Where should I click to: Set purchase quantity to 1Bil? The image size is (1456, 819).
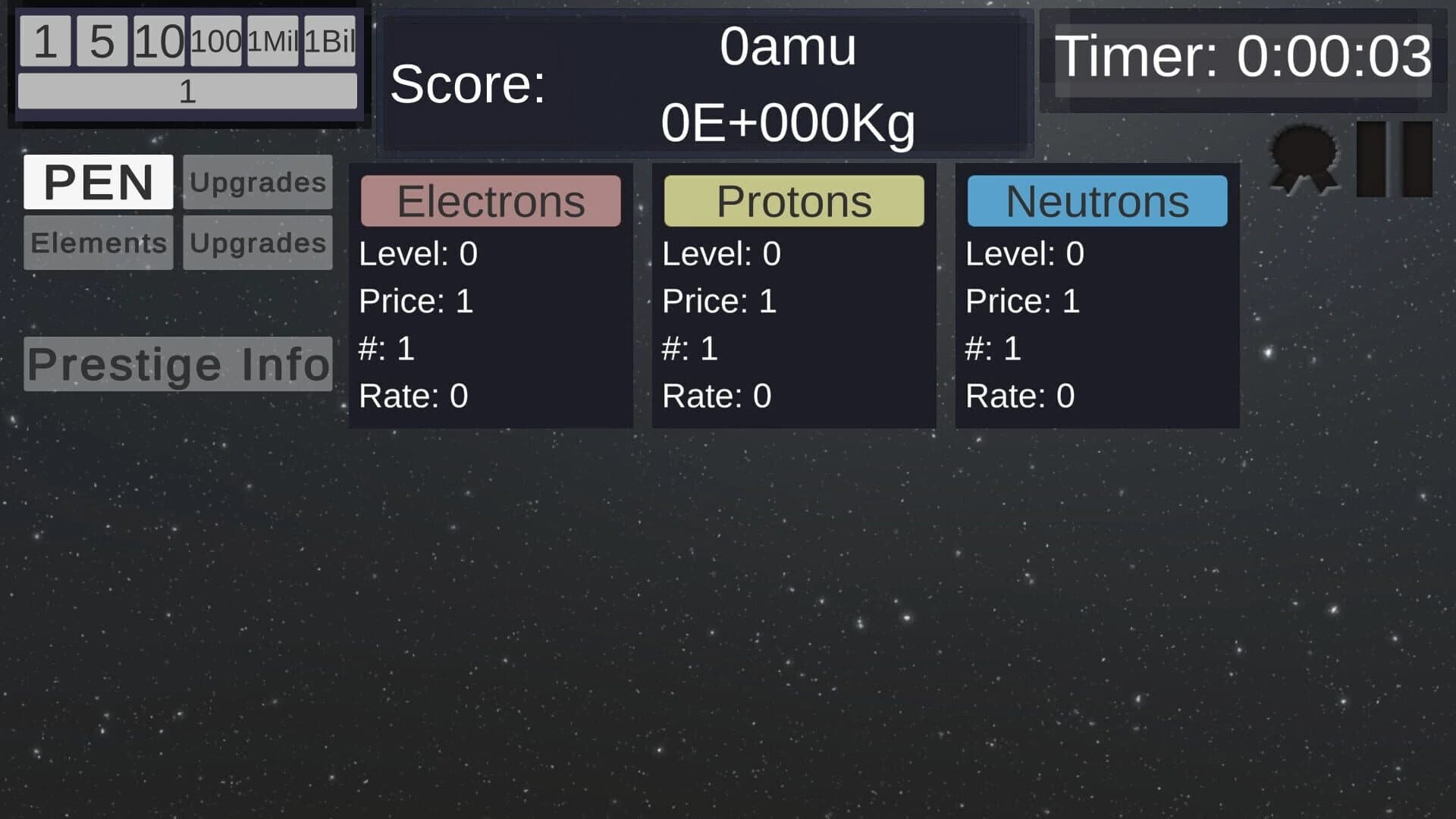pos(329,42)
